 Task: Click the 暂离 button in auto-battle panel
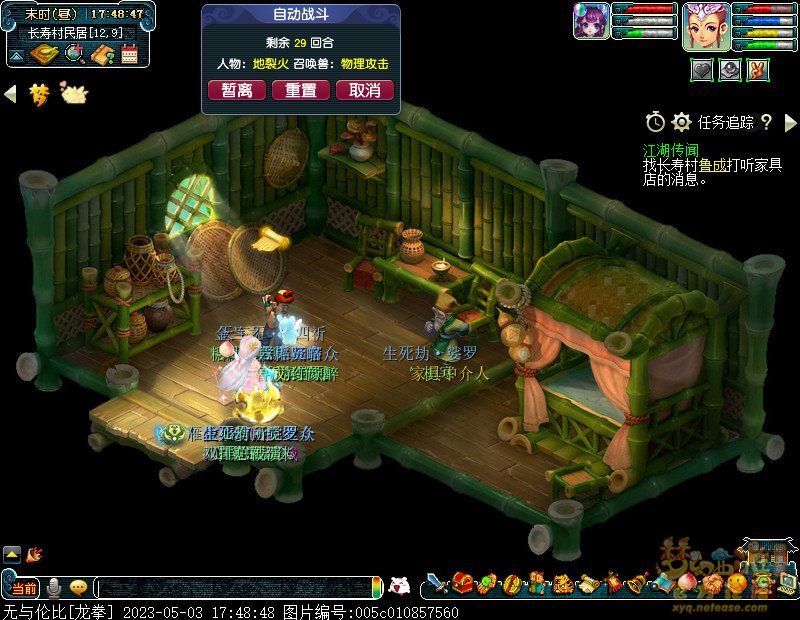[237, 90]
